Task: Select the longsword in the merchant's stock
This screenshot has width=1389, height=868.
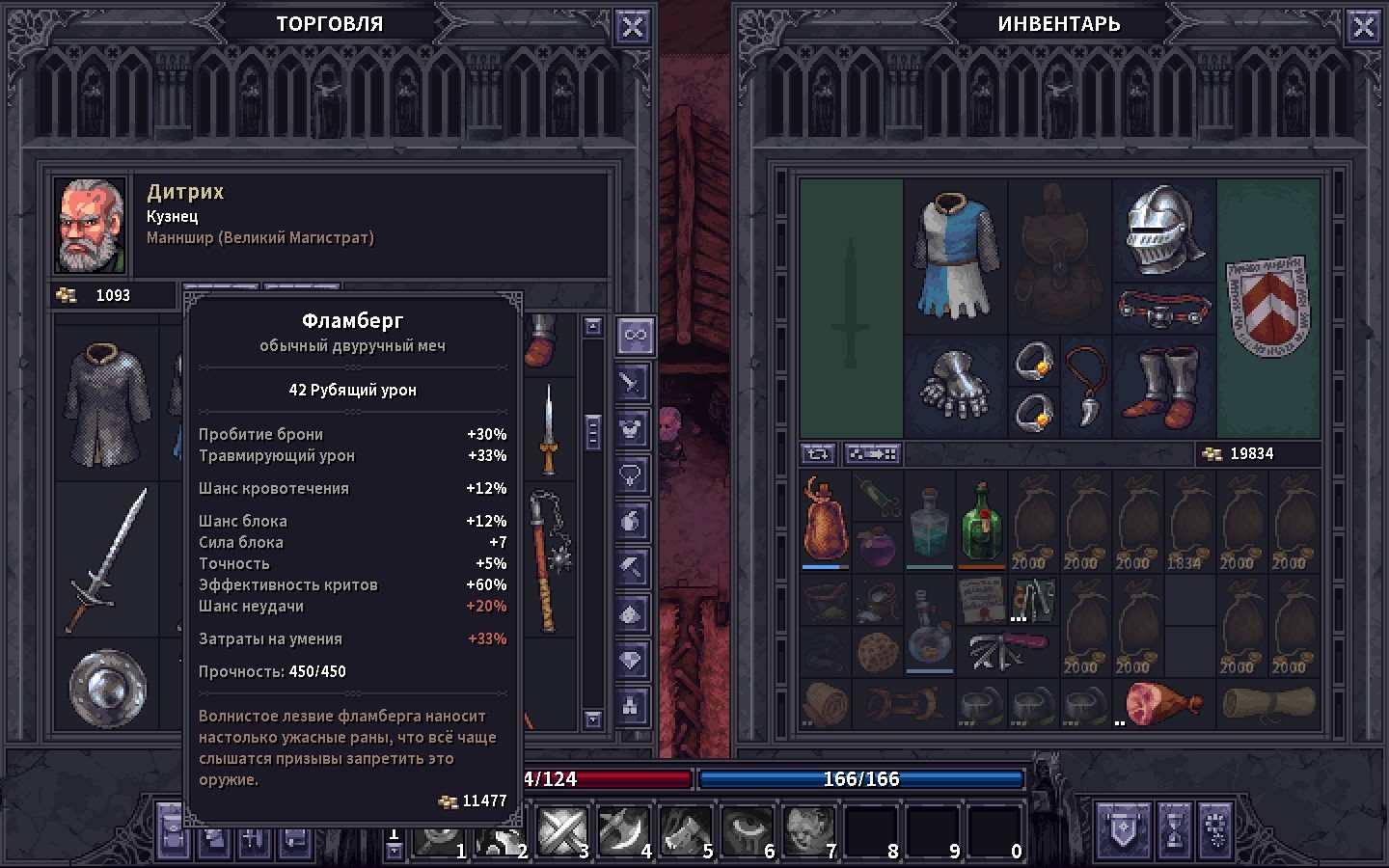Action: coord(107,560)
